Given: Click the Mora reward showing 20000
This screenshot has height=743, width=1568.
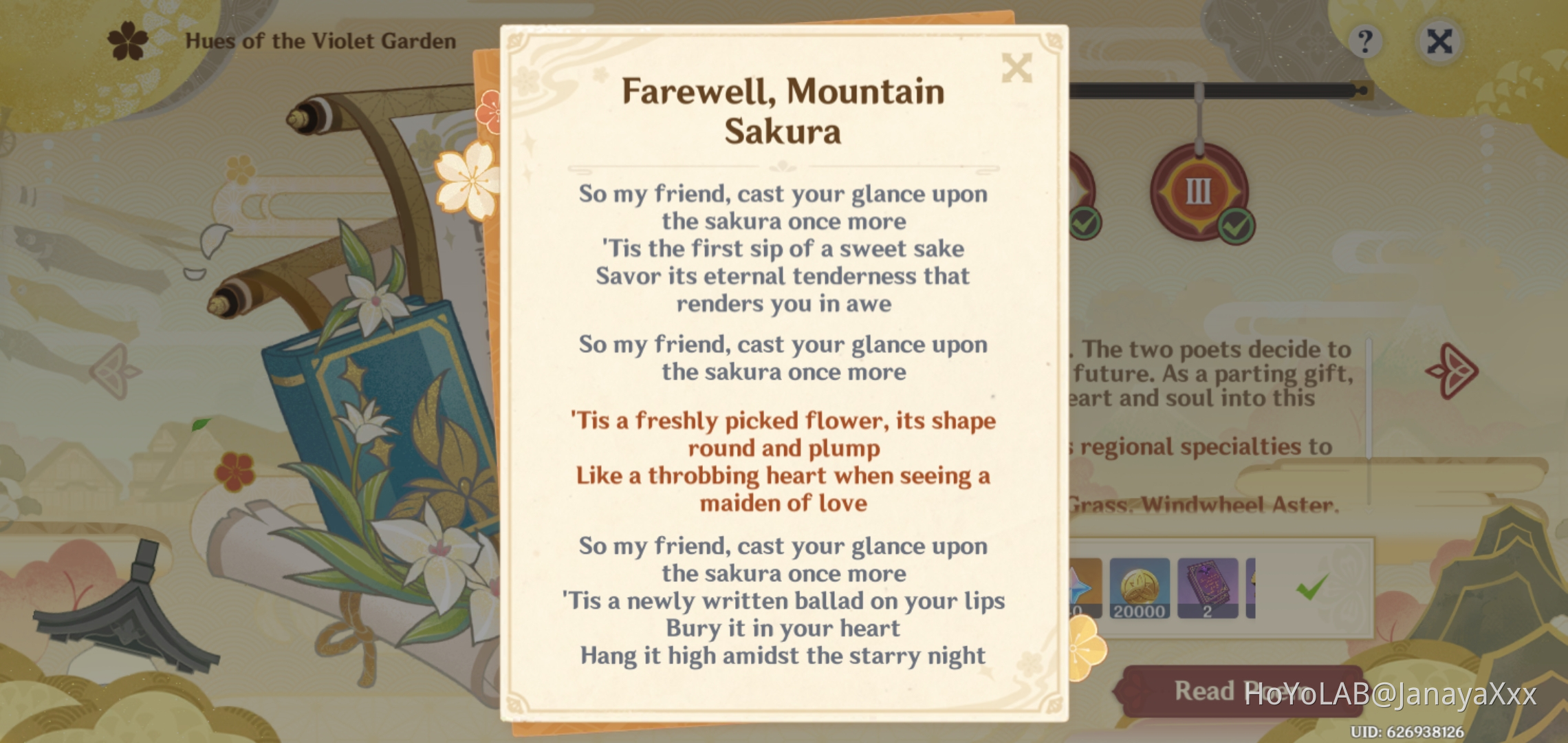Looking at the screenshot, I should click(1140, 585).
